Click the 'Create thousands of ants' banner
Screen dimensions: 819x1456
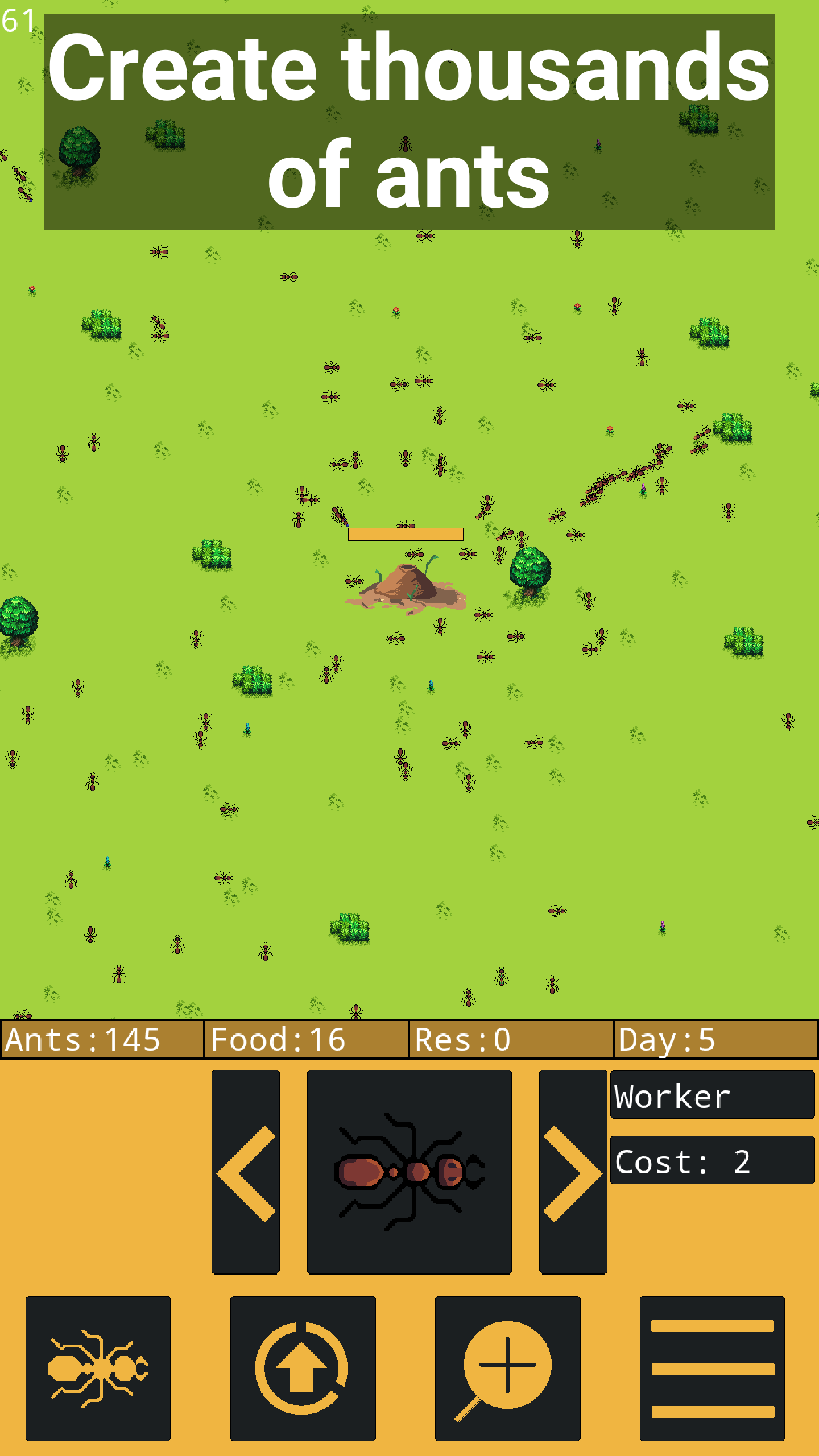[408, 119]
